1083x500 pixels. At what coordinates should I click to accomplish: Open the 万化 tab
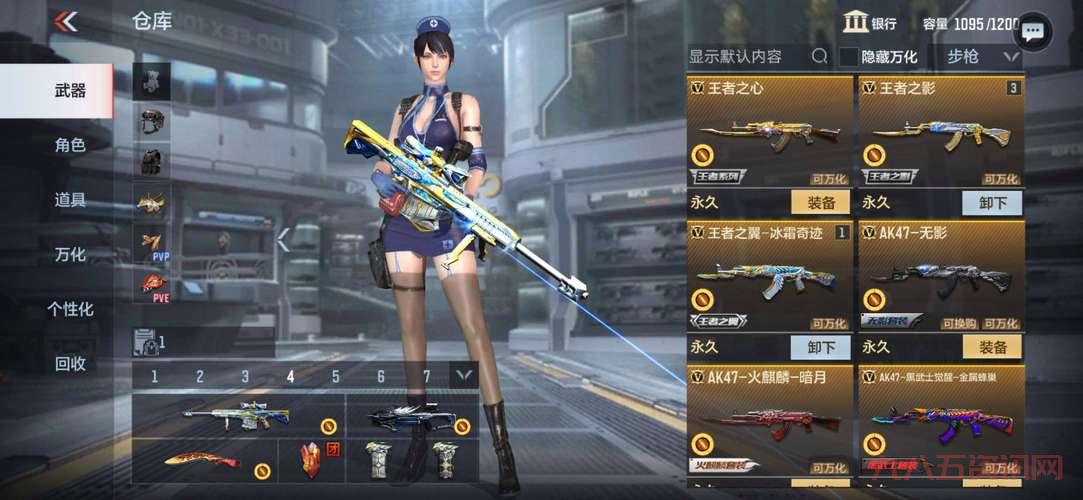pos(69,255)
